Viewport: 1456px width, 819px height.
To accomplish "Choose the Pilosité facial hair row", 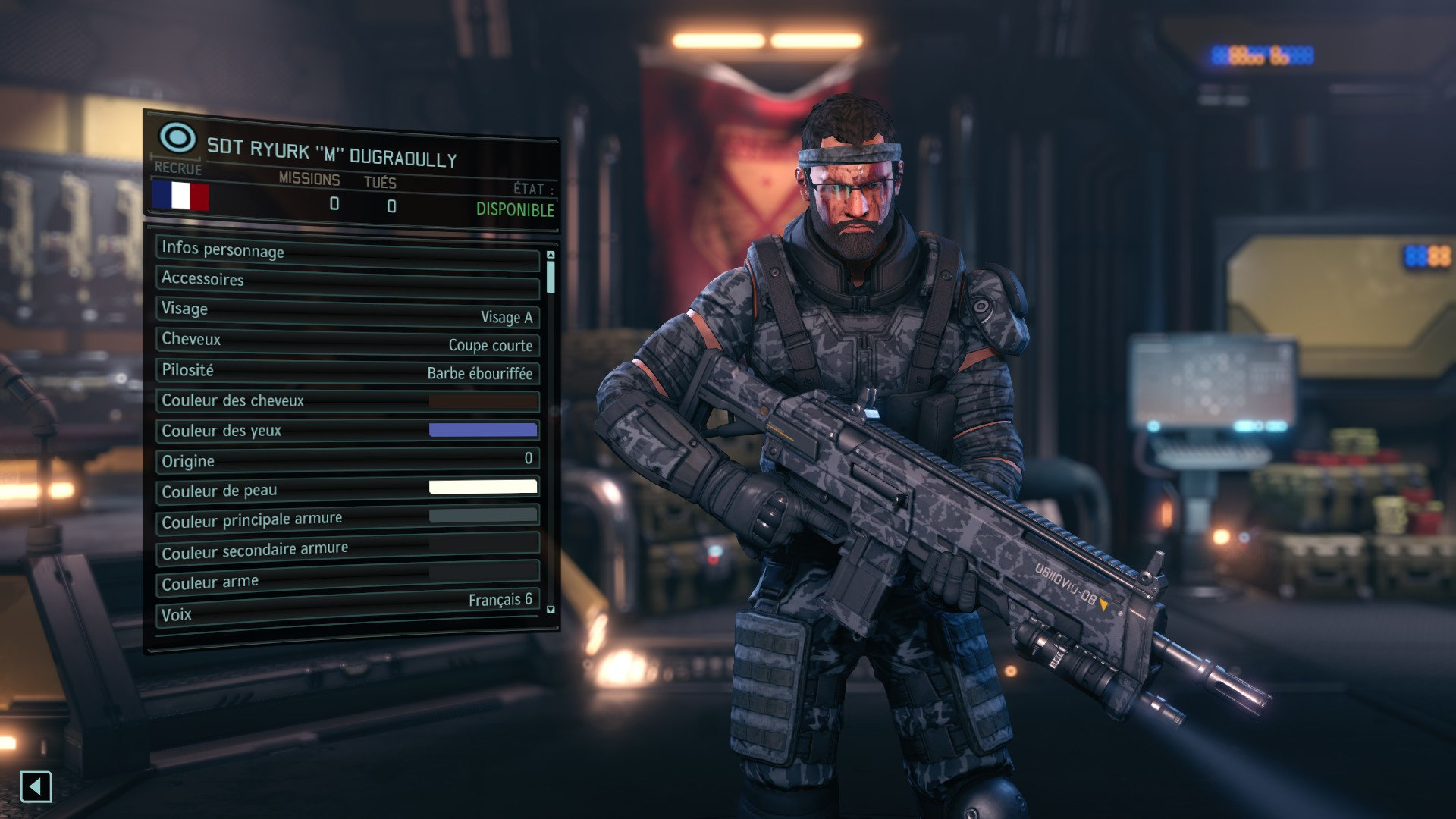I will 347,371.
